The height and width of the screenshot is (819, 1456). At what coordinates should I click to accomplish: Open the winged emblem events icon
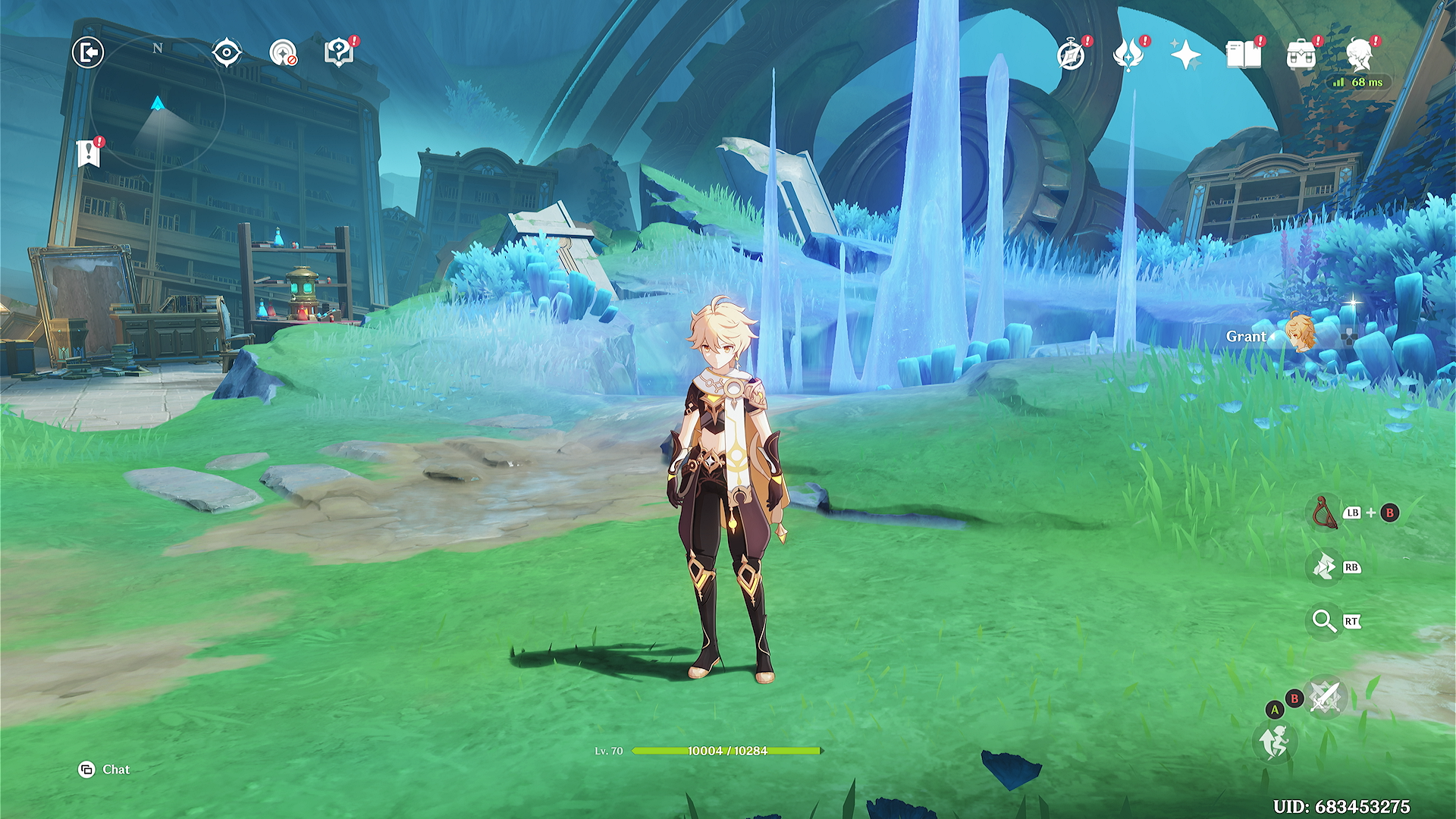[x=1128, y=55]
